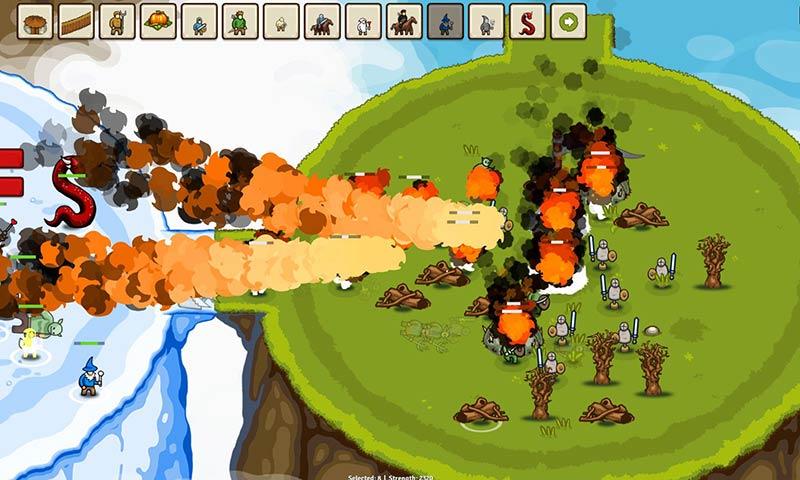Pick the pumpkin farm icon
The image size is (800, 480).
pos(158,21)
